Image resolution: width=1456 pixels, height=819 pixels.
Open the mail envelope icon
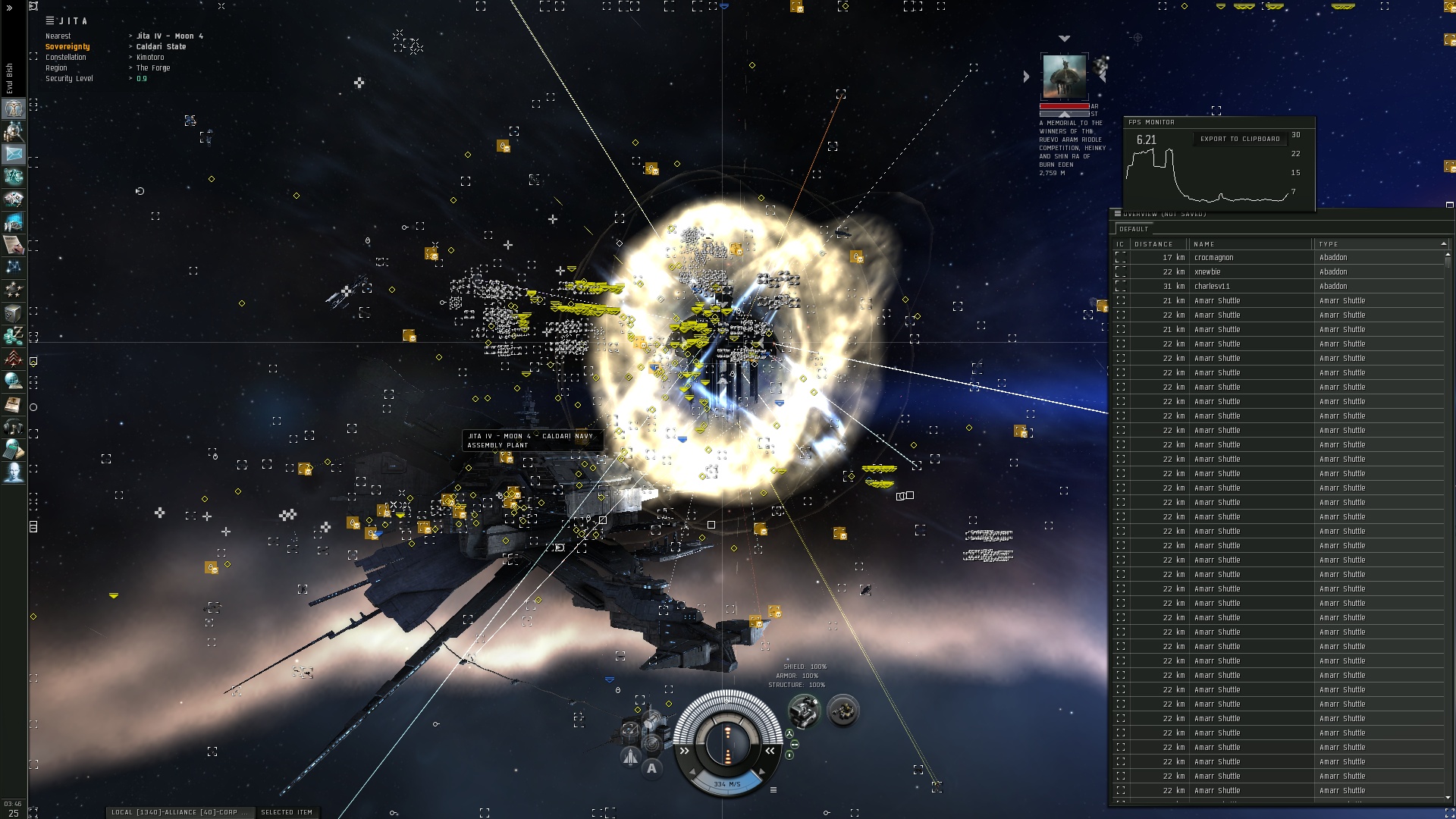(x=14, y=154)
